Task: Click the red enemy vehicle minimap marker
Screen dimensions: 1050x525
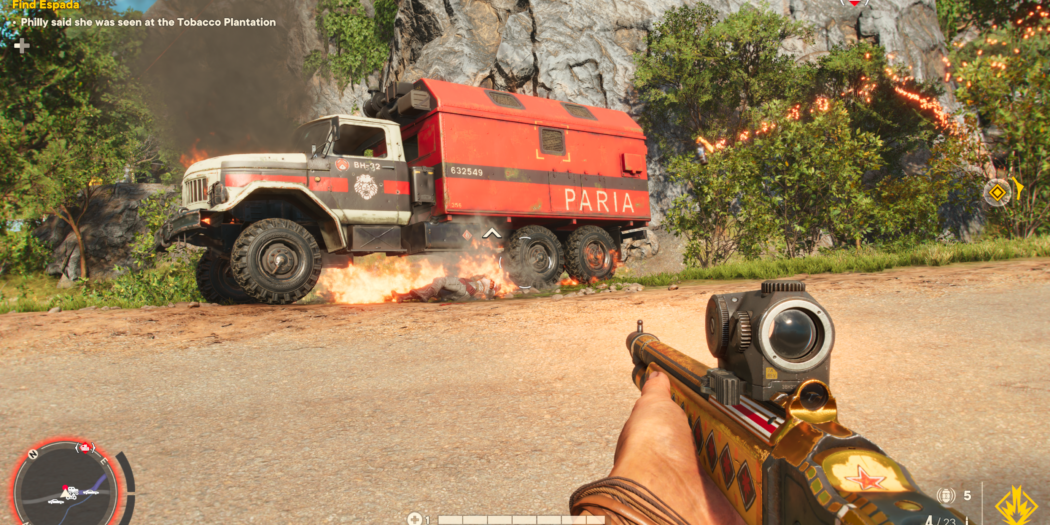Action: (x=86, y=447)
